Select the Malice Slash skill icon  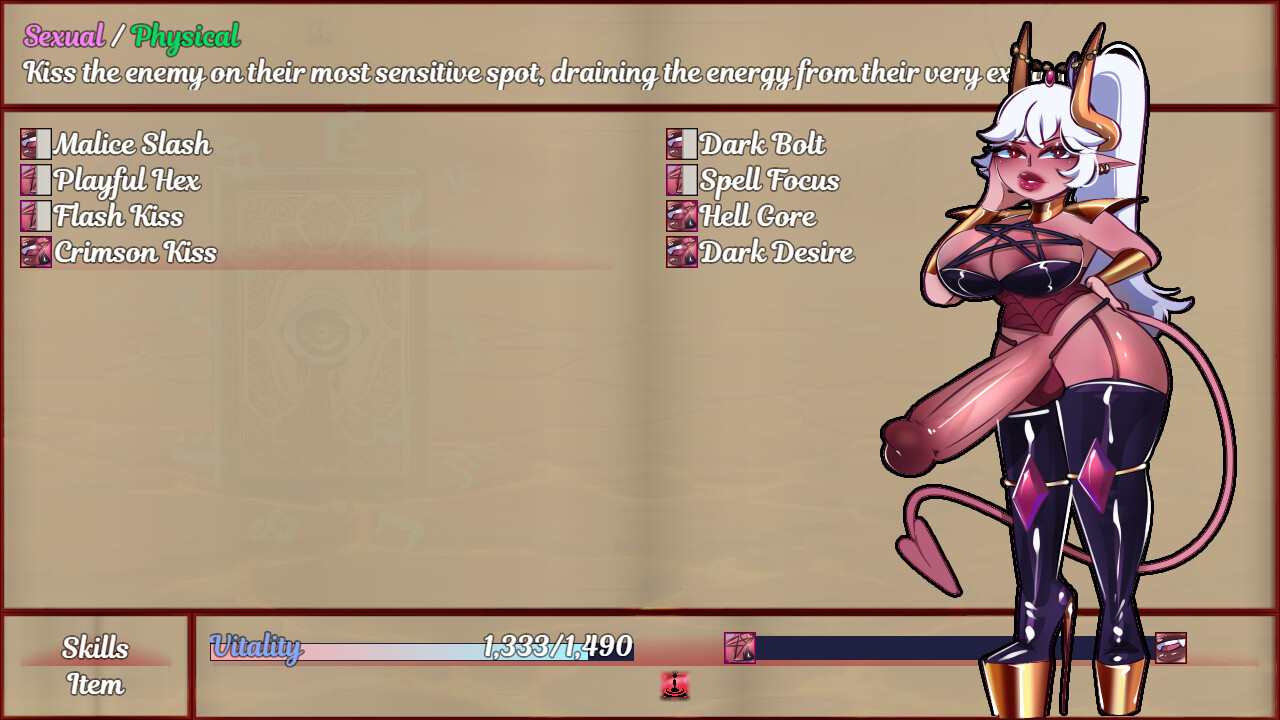(36, 145)
